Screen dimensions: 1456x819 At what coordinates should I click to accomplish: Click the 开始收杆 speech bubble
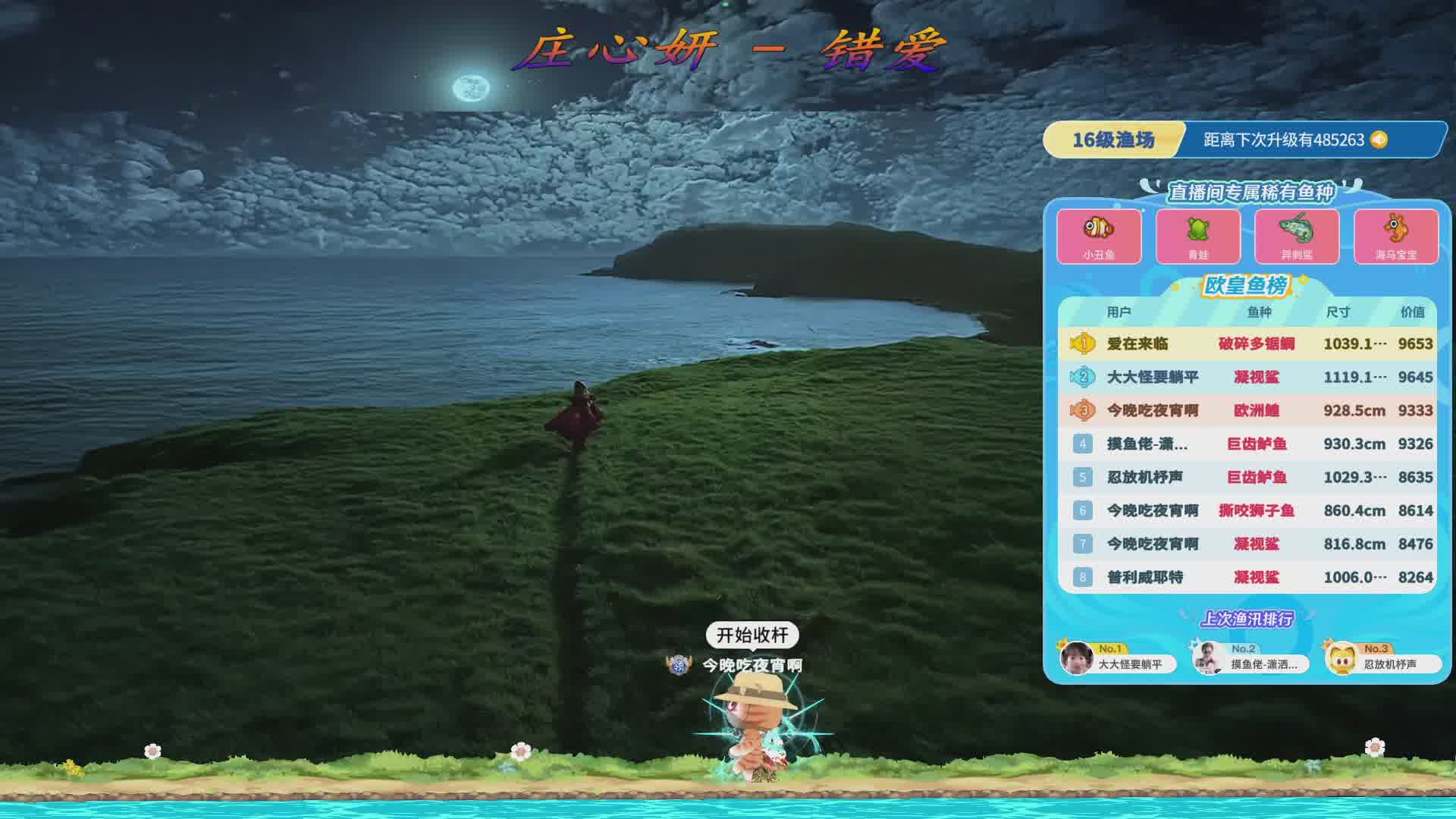[752, 635]
